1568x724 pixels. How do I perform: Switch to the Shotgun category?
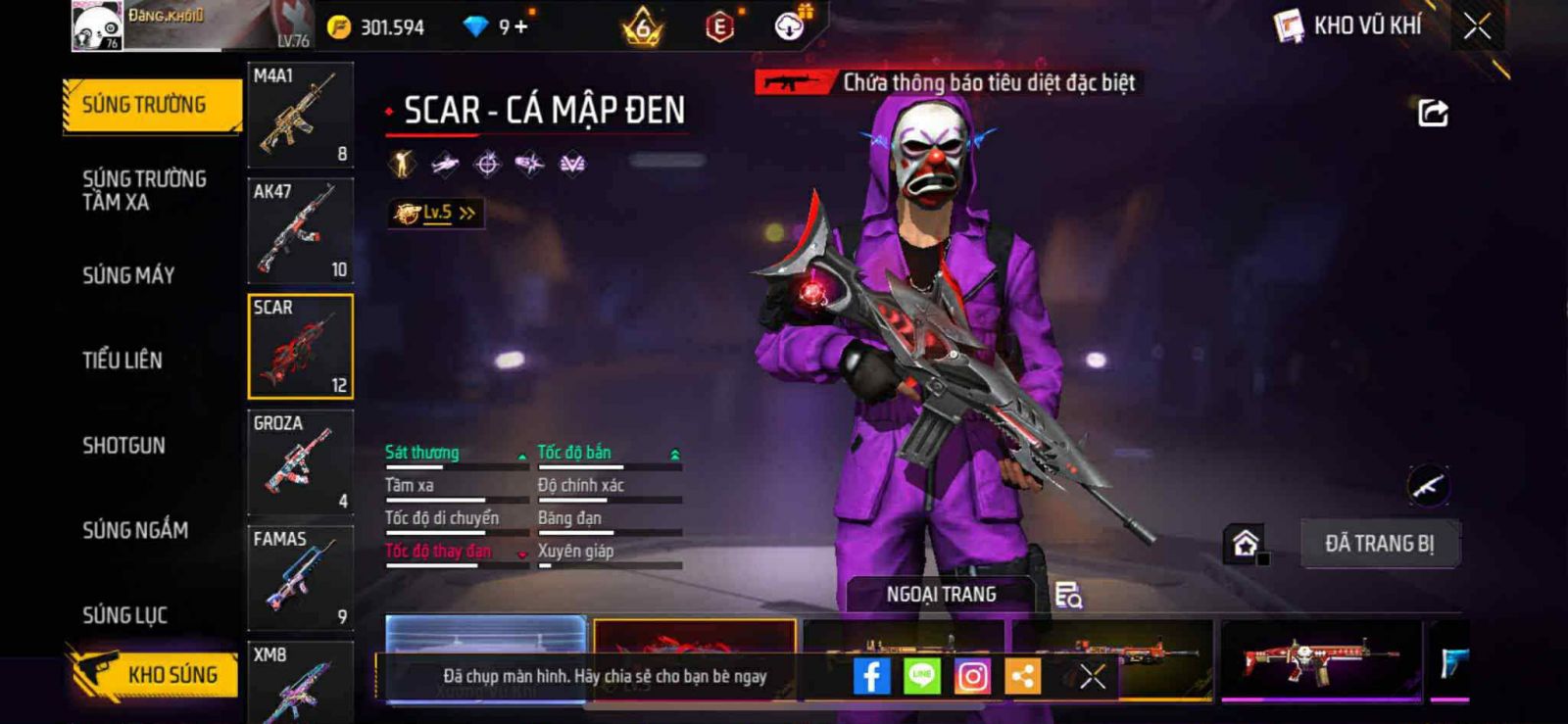[x=123, y=446]
